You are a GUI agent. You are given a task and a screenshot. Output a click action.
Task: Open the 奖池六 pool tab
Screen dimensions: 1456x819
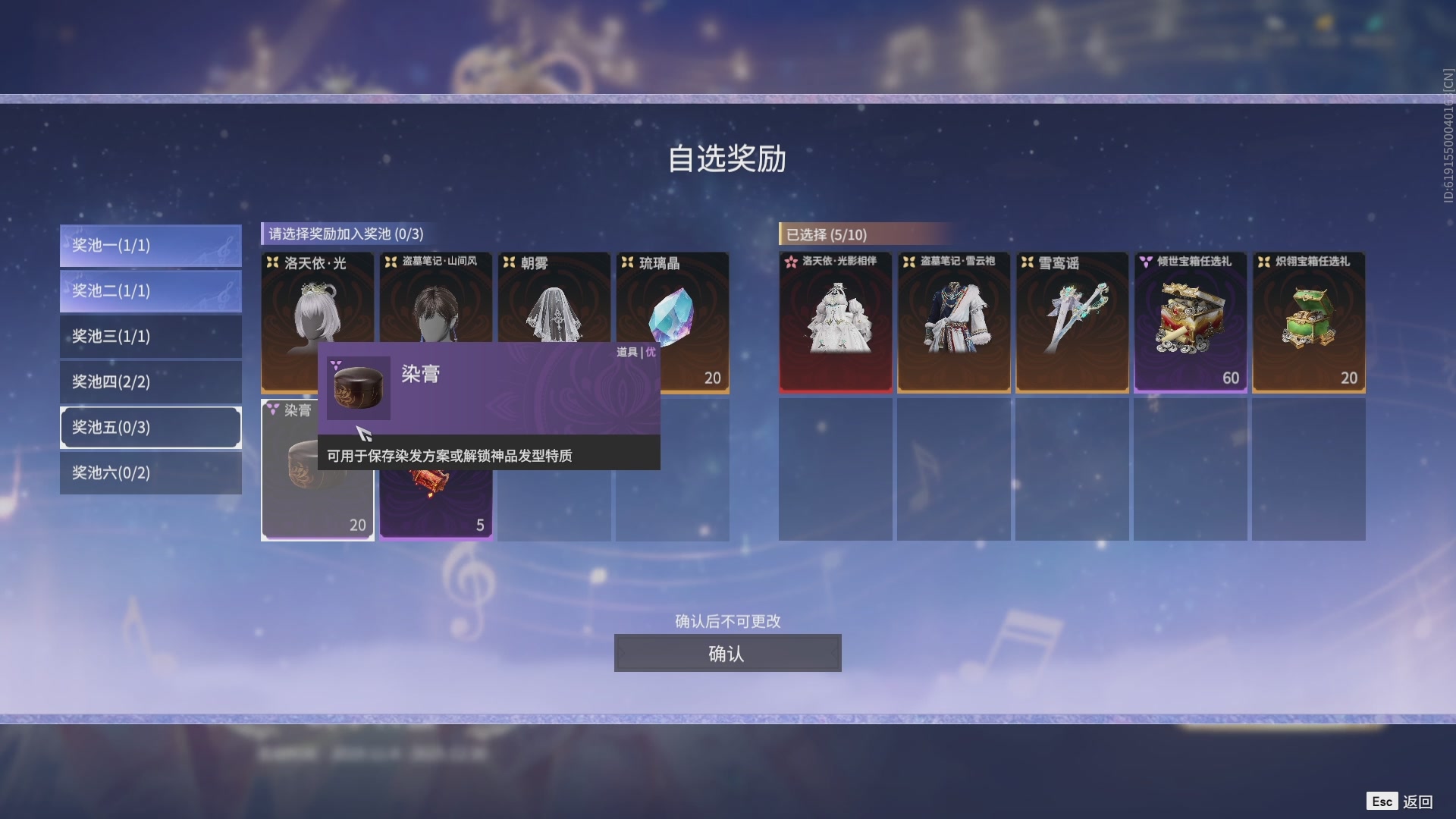click(x=150, y=472)
